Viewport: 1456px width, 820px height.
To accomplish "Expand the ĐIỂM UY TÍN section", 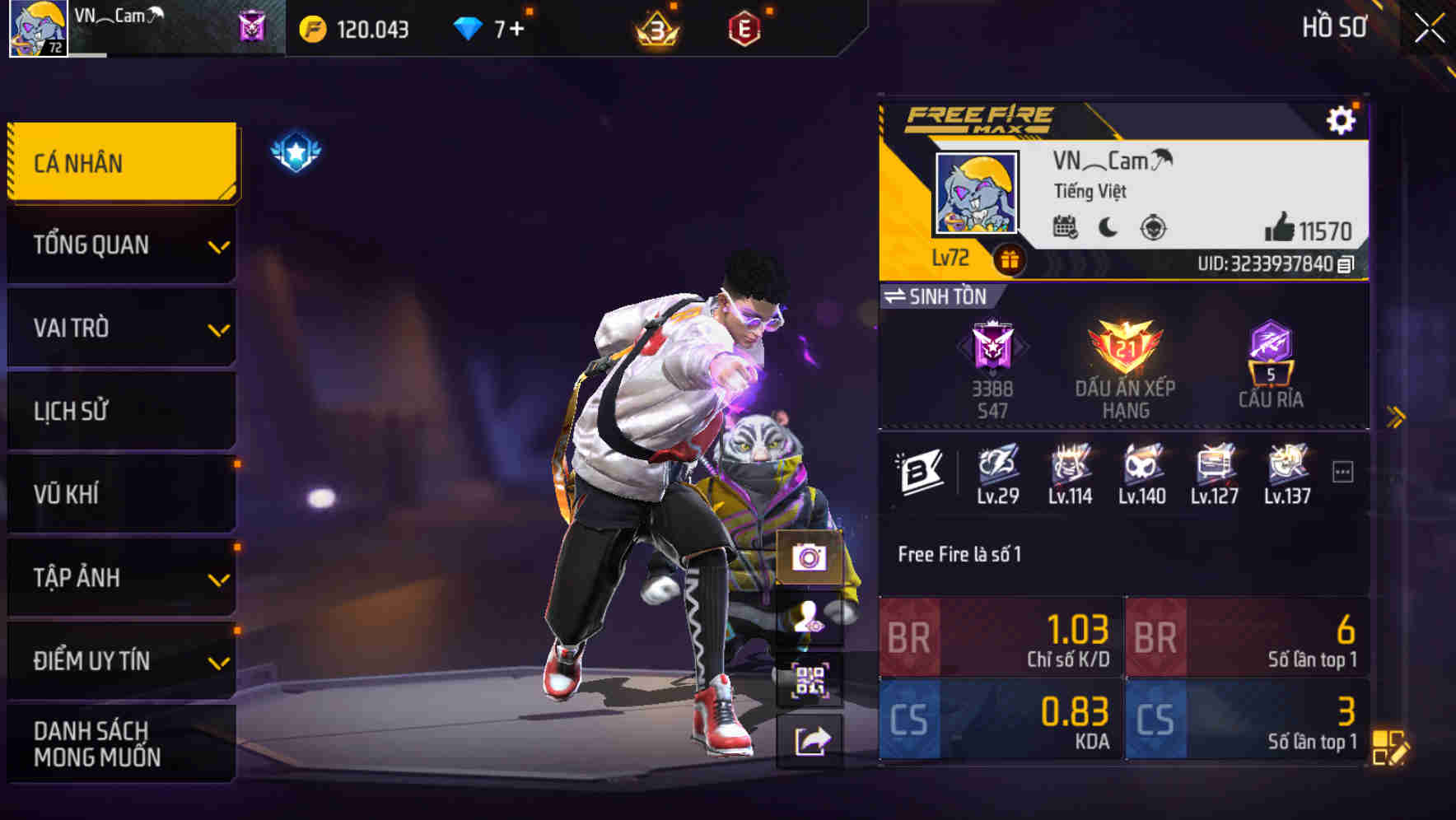I will pos(121,659).
